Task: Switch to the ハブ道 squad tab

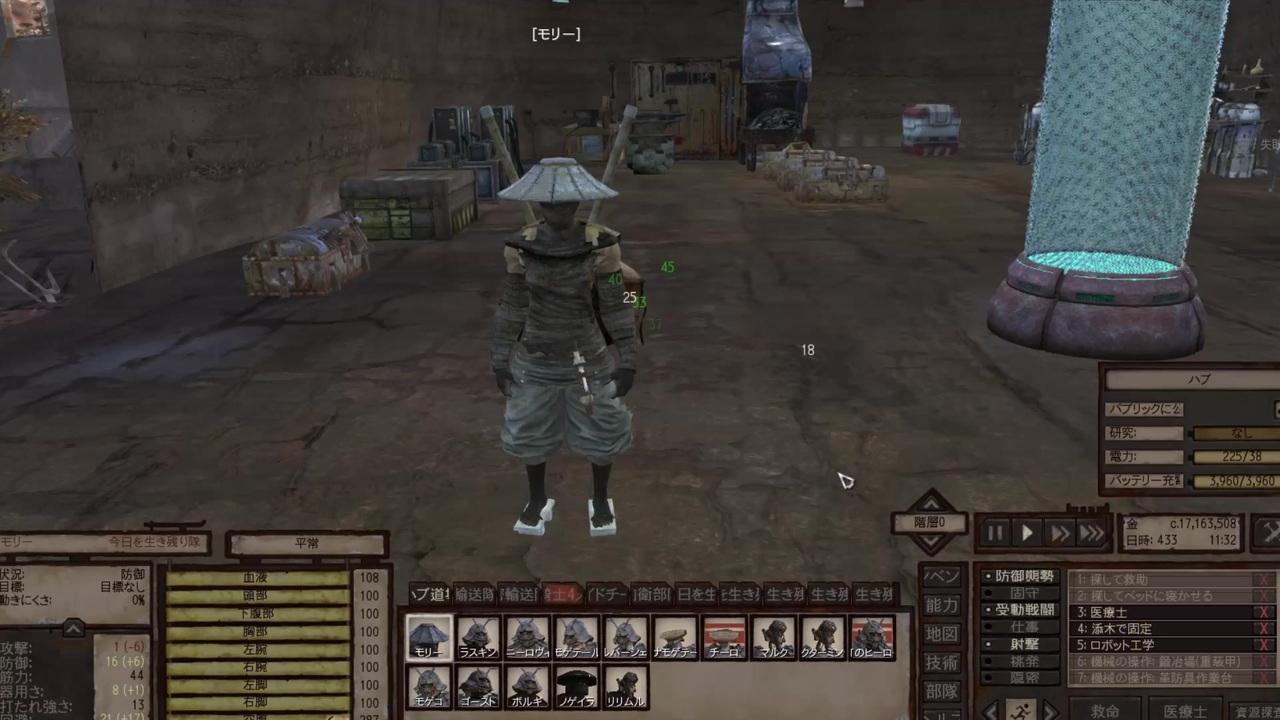Action: click(430, 593)
